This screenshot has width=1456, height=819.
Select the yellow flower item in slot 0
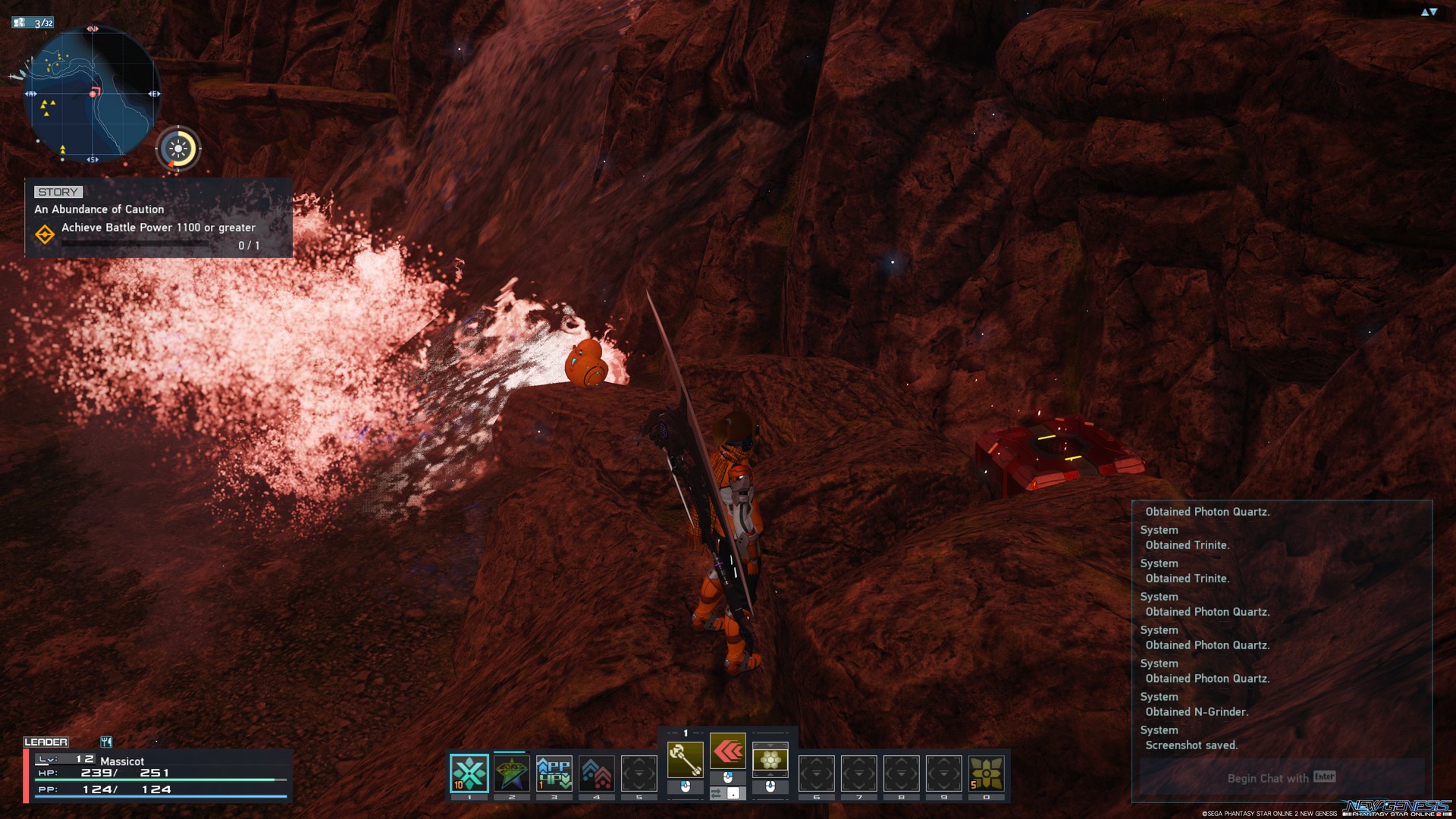986,773
